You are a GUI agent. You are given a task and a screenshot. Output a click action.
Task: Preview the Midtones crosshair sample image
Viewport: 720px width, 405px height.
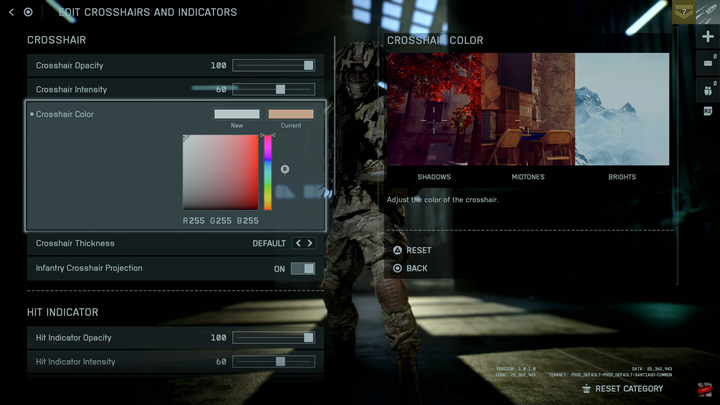click(x=528, y=109)
